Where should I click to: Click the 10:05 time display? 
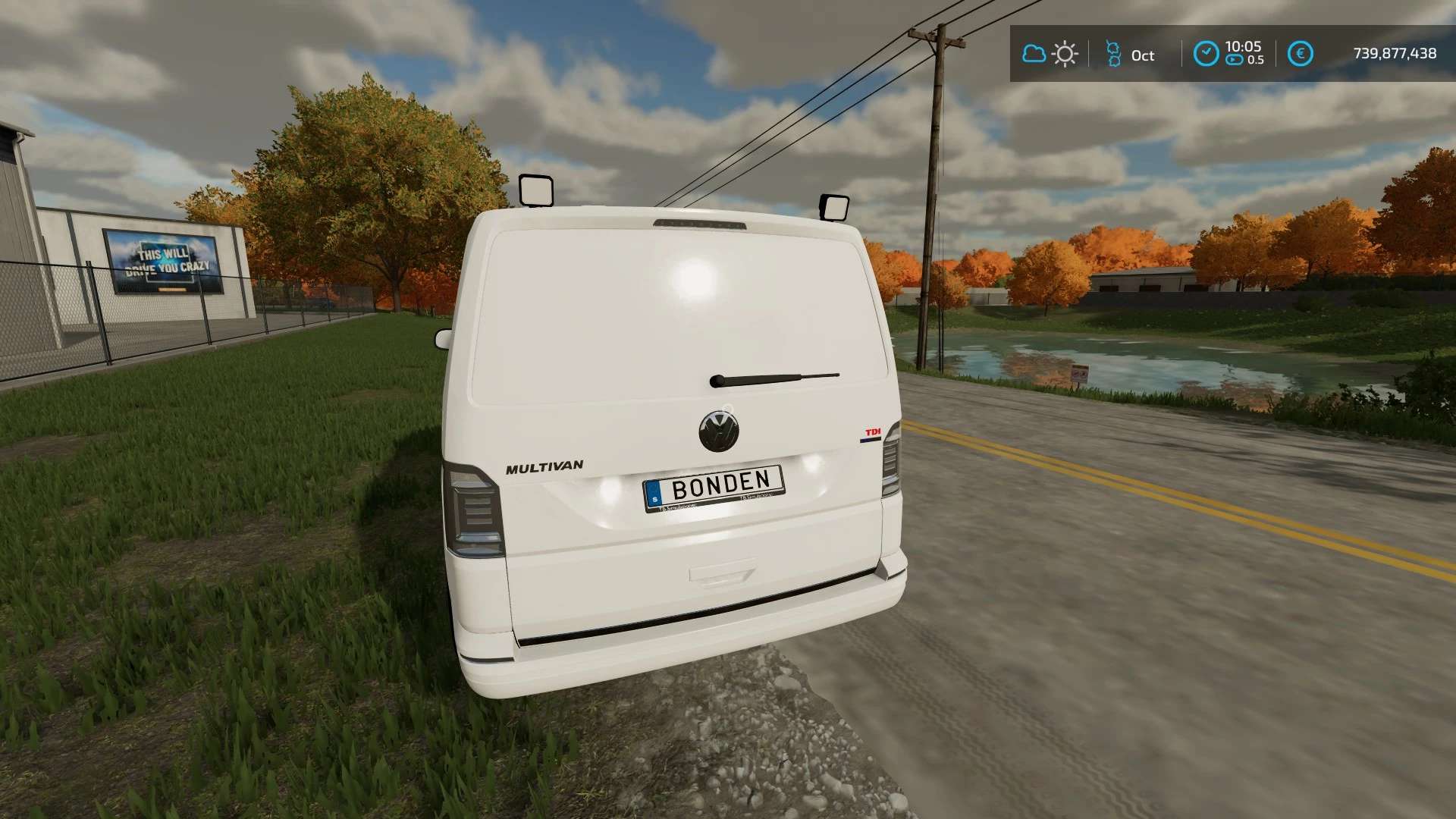[1242, 48]
